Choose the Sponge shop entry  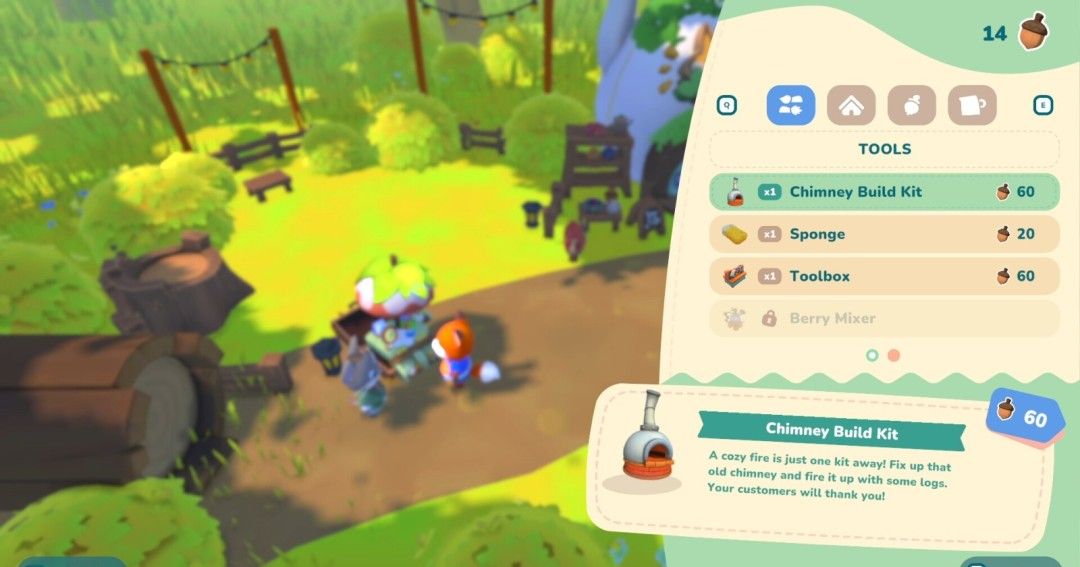(884, 234)
